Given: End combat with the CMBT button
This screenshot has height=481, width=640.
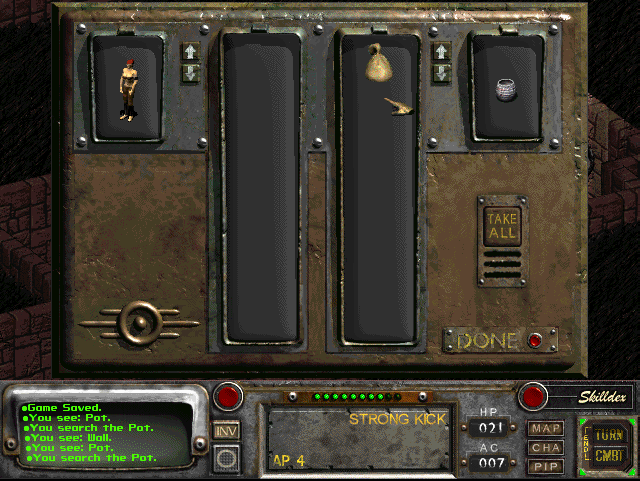Looking at the screenshot, I should 608,456.
